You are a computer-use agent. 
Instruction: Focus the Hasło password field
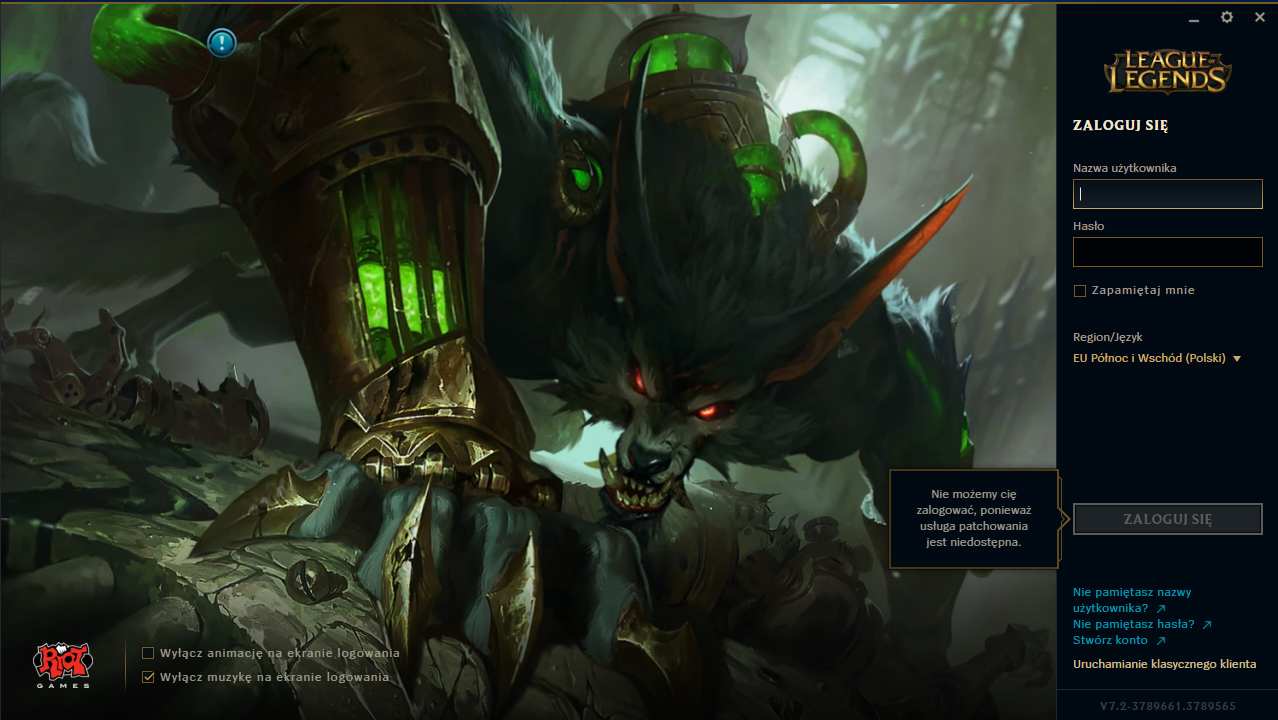click(1167, 252)
